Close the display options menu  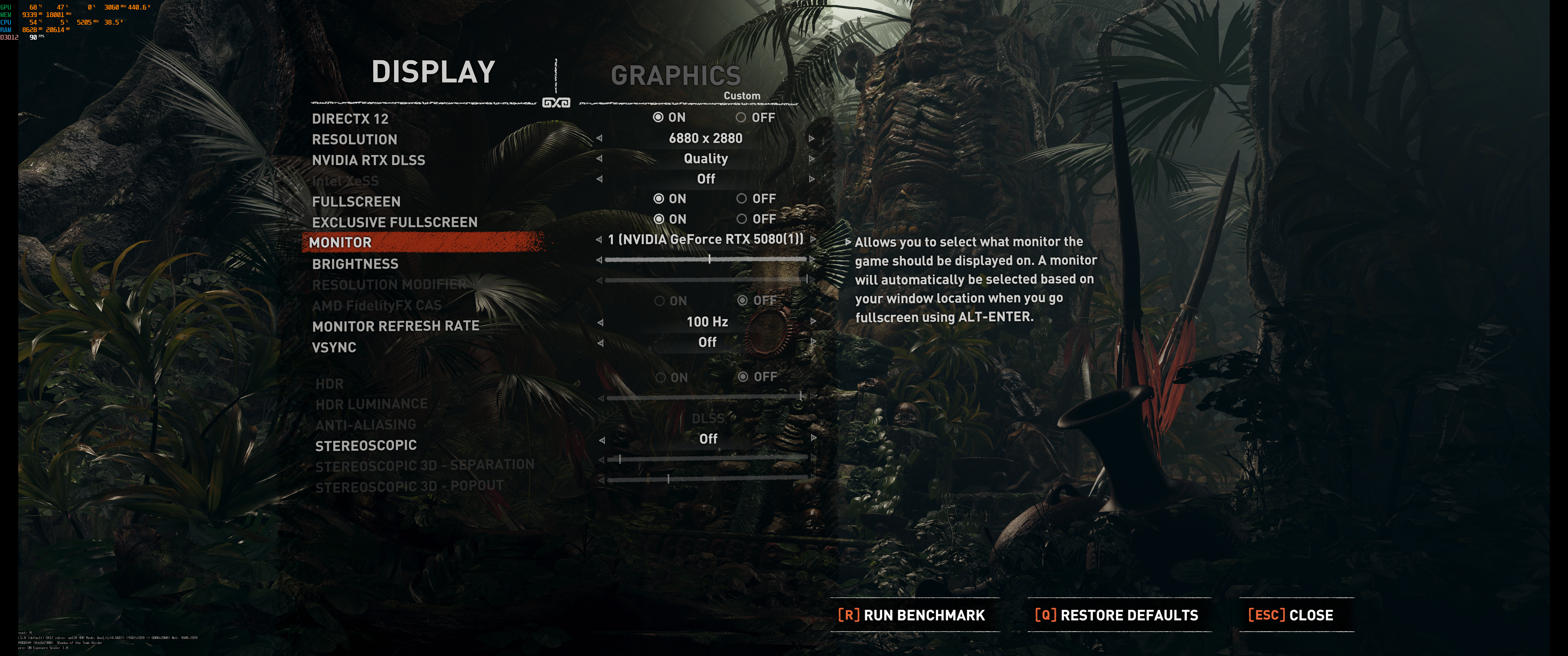[x=1290, y=615]
